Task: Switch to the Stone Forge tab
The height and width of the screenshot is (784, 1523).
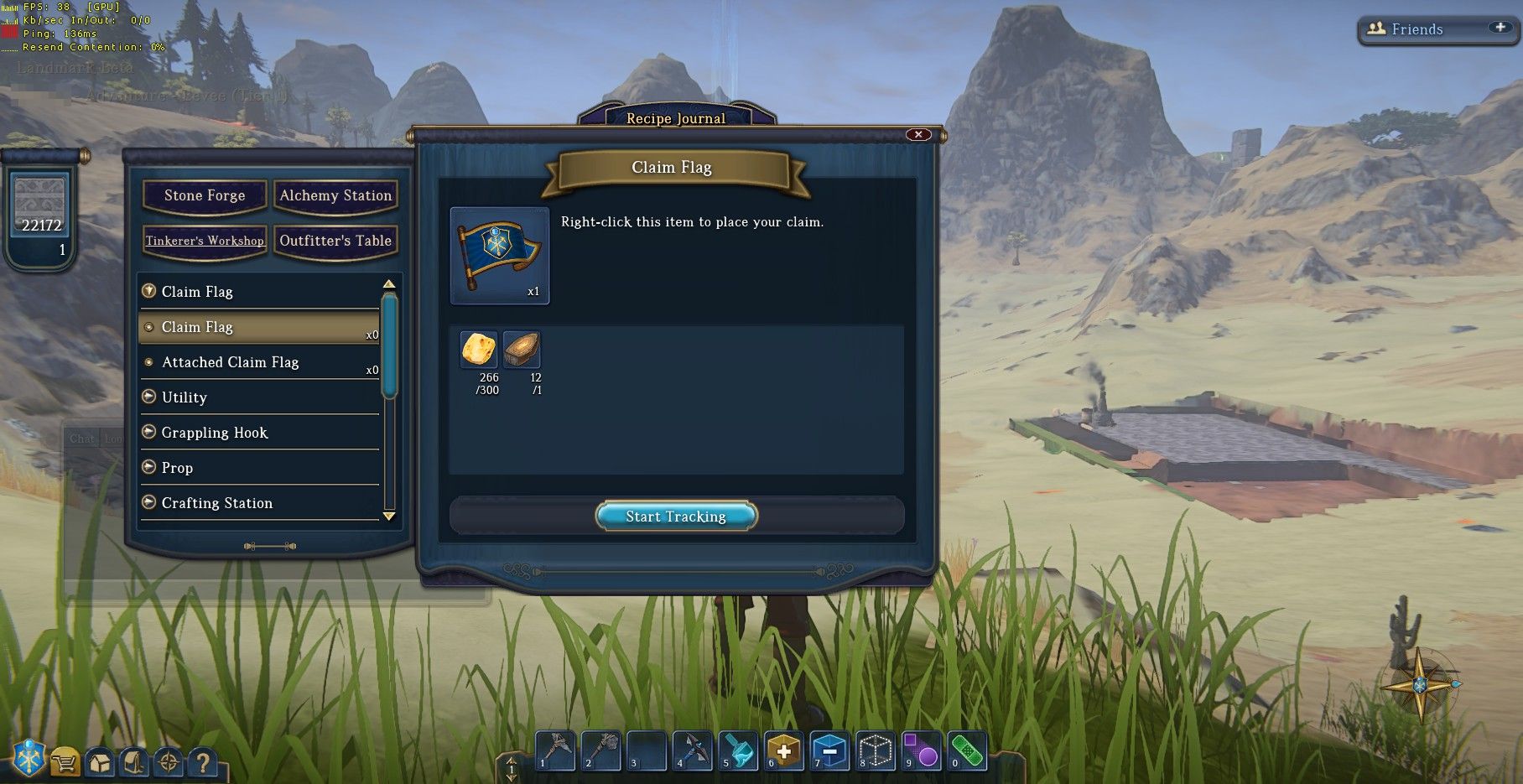Action: (x=205, y=195)
